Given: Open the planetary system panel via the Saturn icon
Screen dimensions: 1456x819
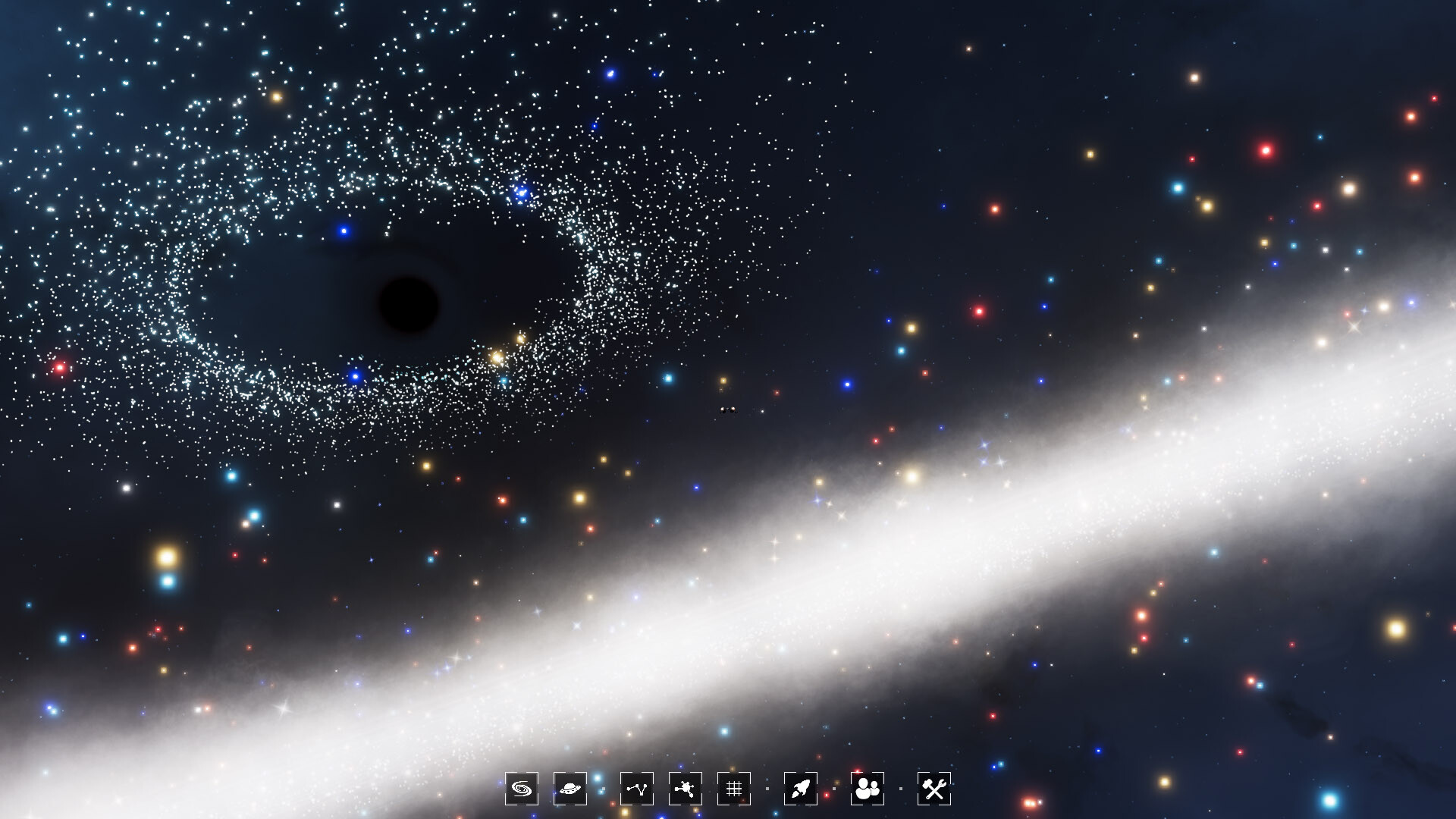Looking at the screenshot, I should (x=570, y=789).
